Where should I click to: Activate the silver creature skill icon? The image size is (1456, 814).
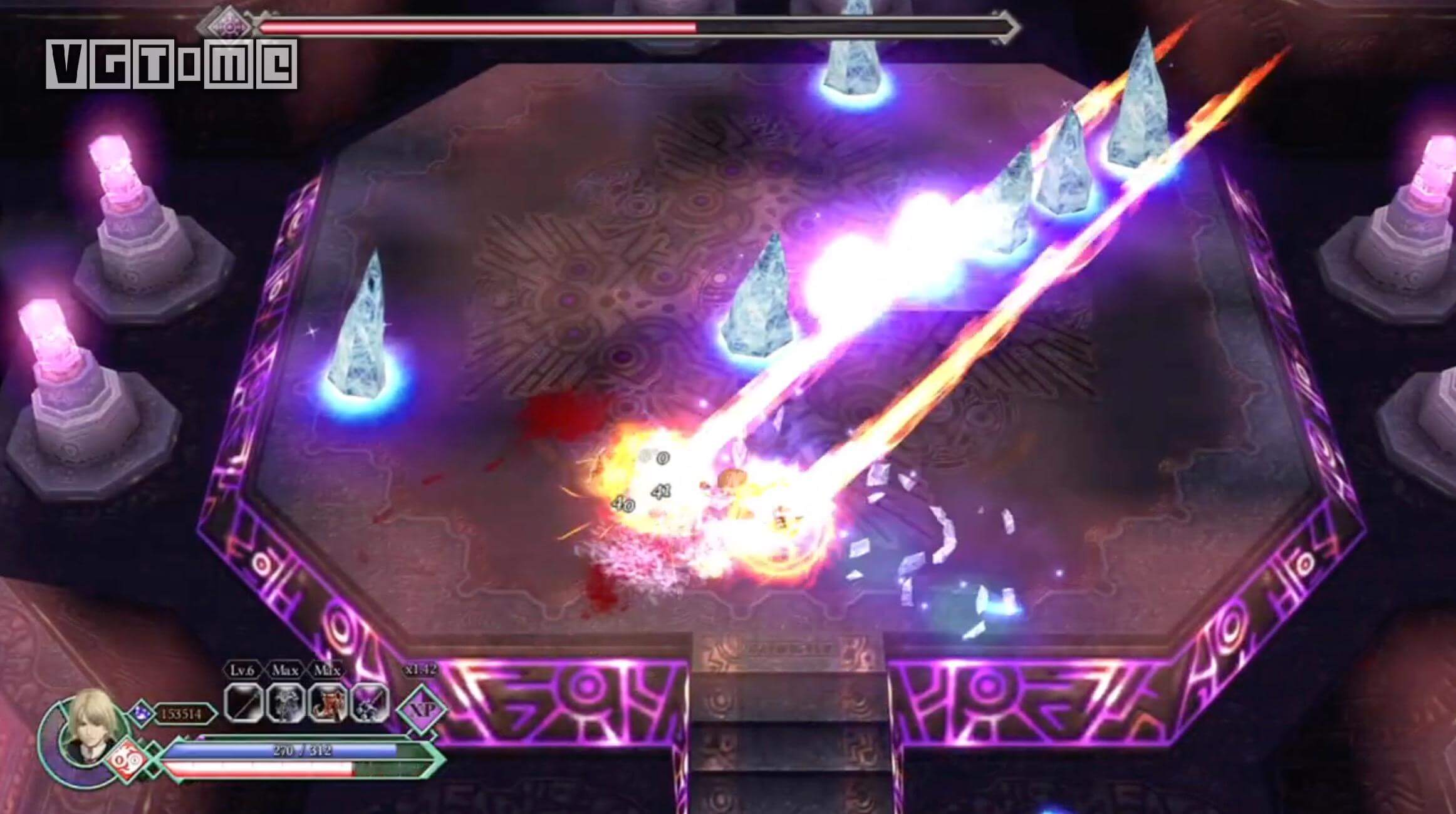tap(285, 703)
